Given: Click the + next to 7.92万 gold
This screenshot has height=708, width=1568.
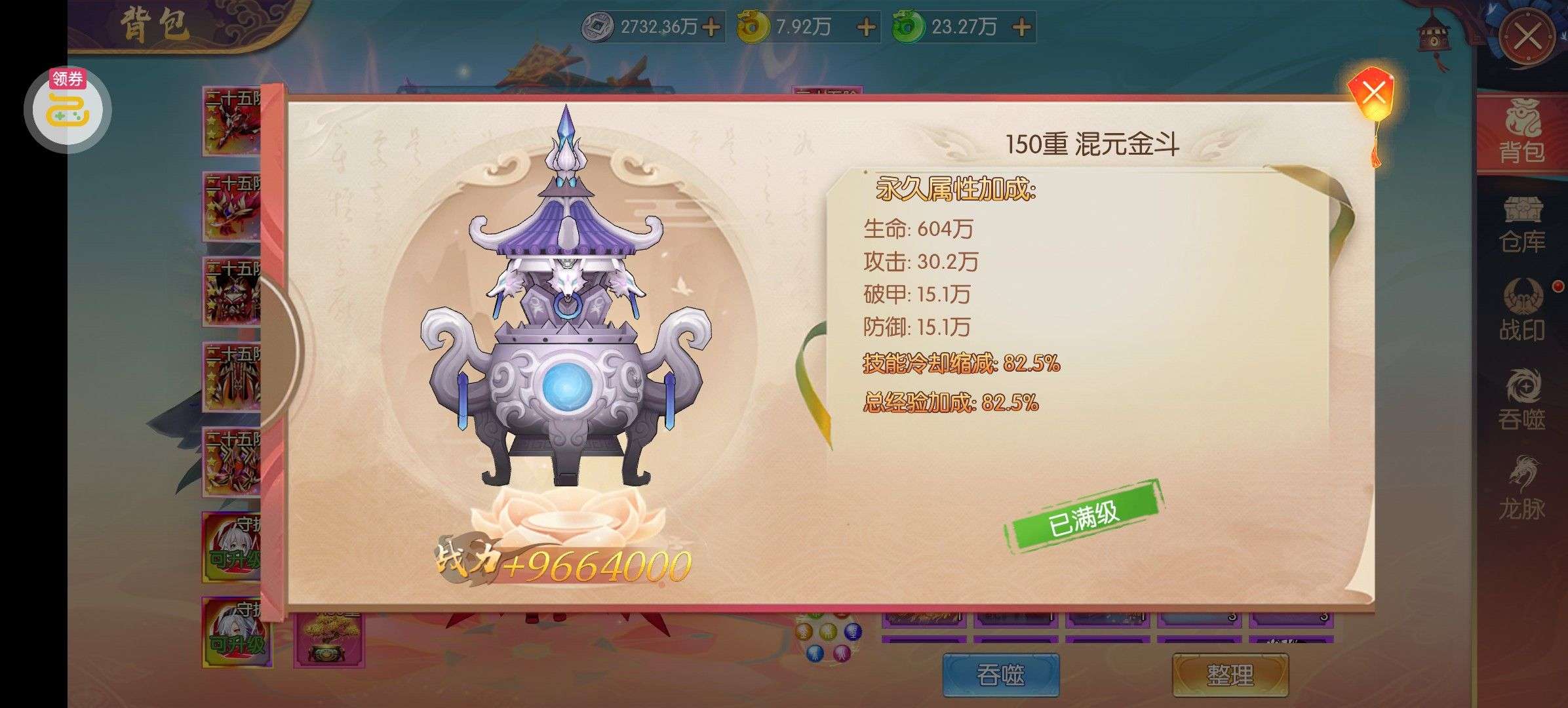Looking at the screenshot, I should 867,28.
